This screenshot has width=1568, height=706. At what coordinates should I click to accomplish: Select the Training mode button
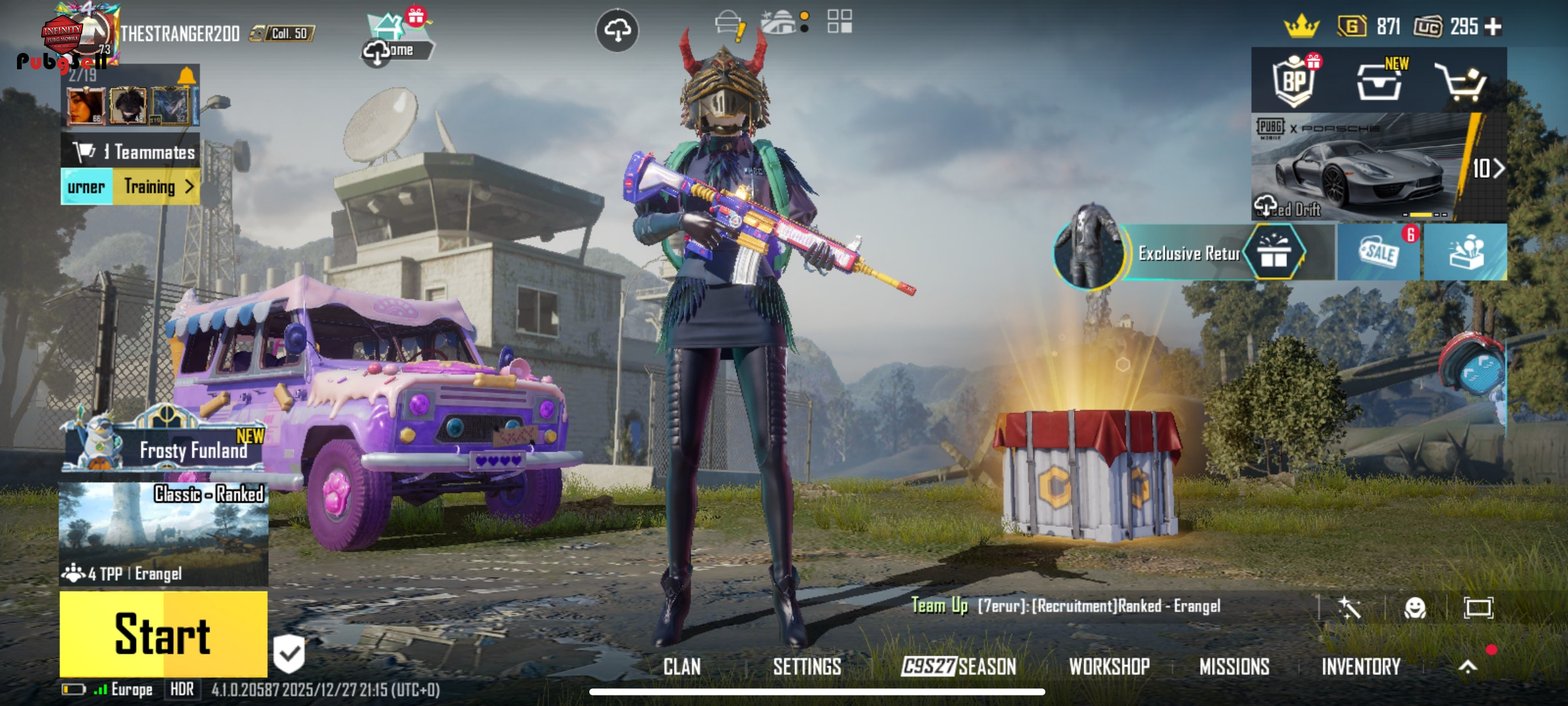point(157,187)
